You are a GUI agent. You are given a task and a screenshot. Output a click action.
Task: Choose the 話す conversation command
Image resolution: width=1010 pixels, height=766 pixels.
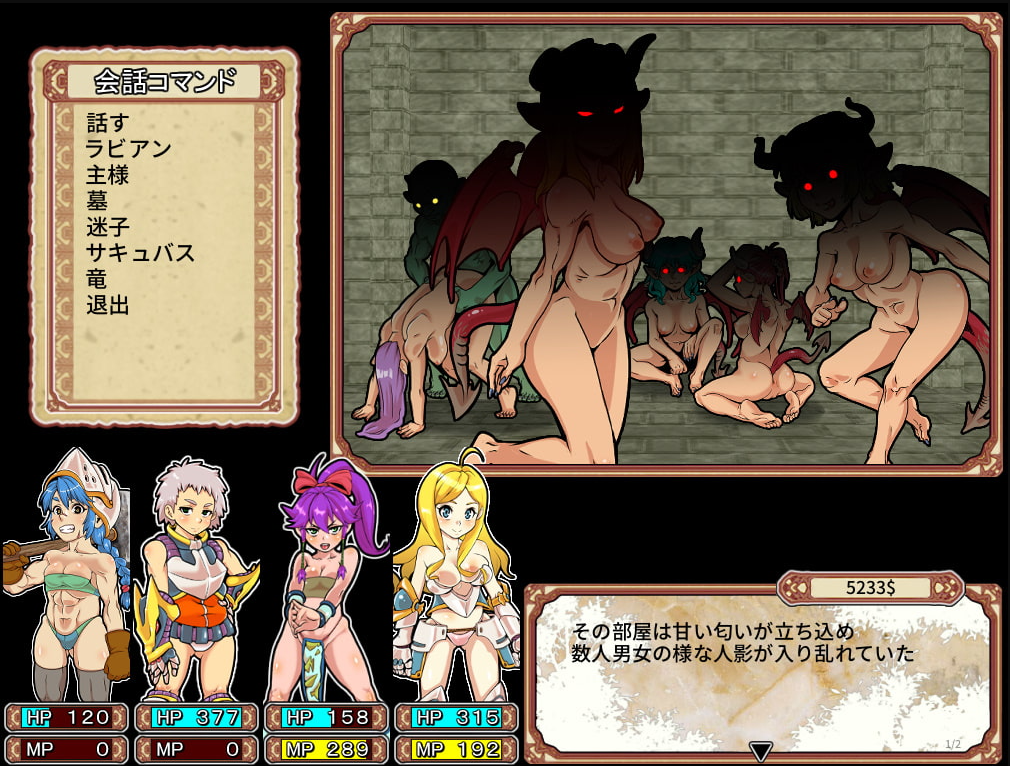pyautogui.click(x=108, y=123)
